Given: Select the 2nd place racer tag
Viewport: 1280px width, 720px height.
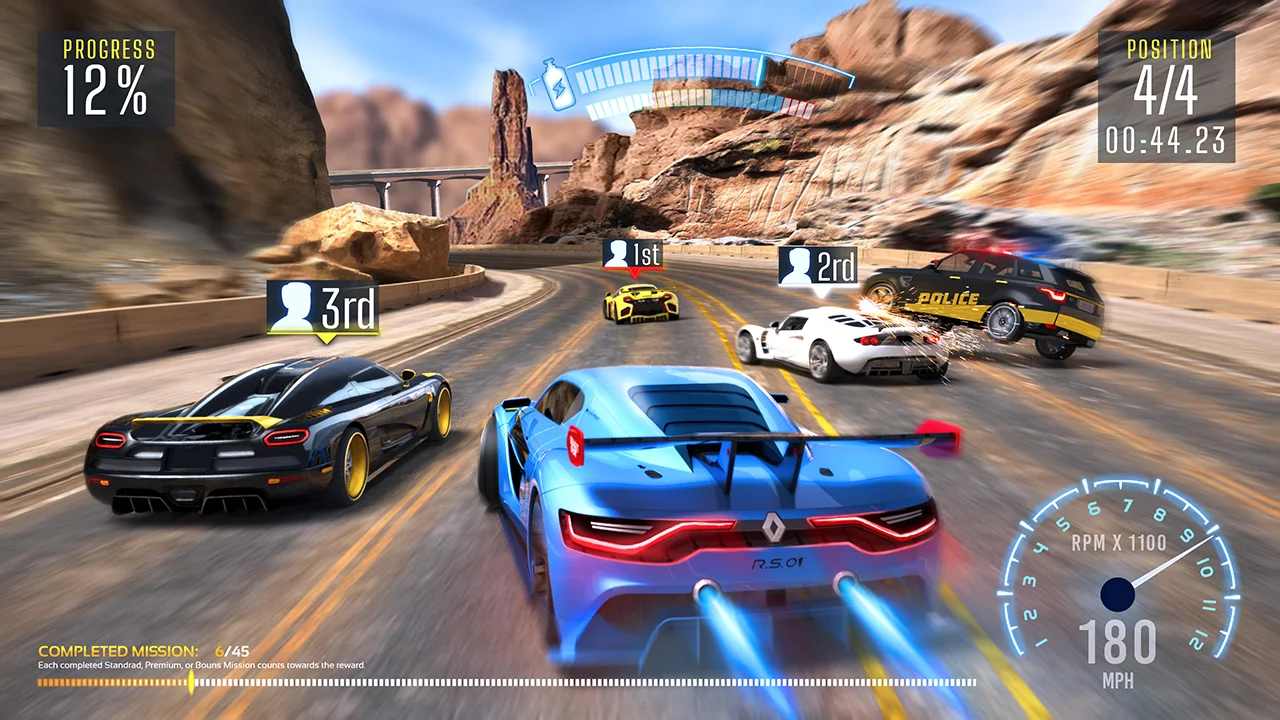Looking at the screenshot, I should tap(817, 267).
